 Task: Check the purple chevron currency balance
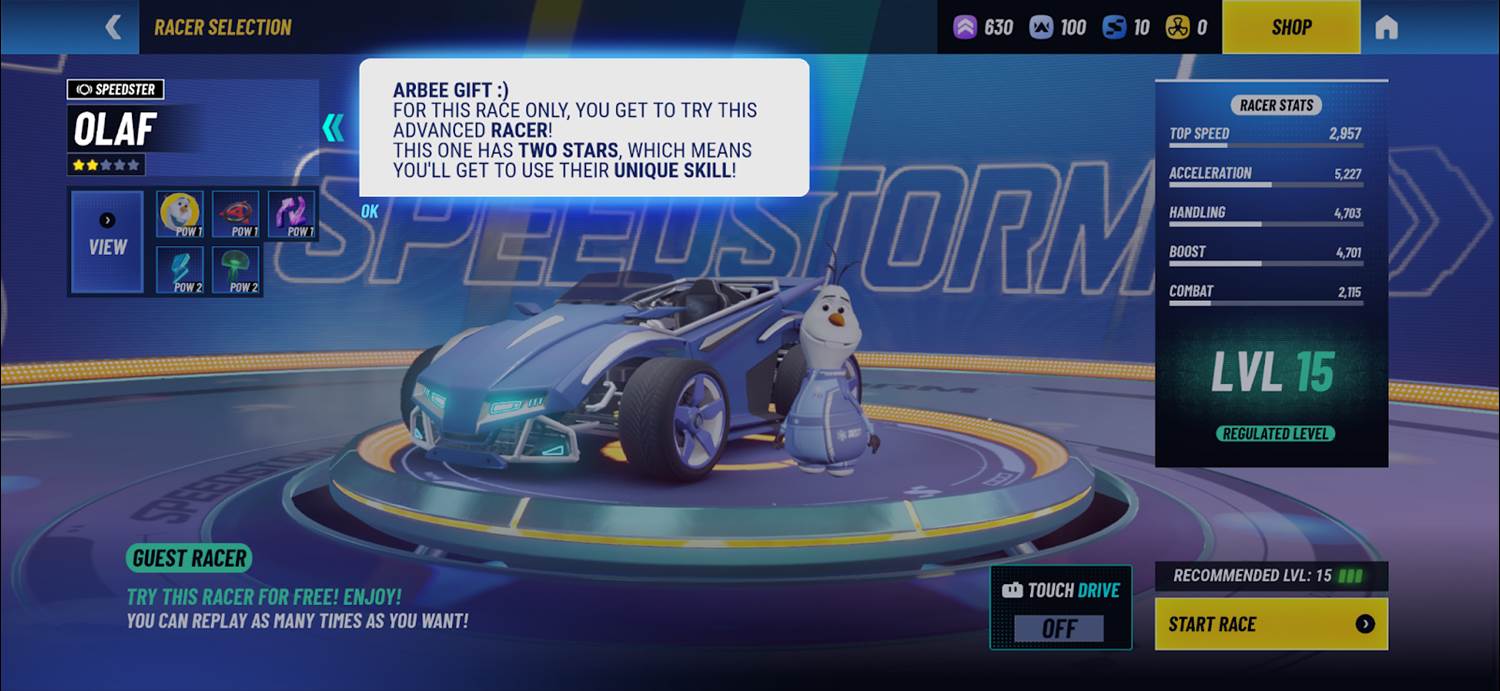pyautogui.click(x=984, y=27)
